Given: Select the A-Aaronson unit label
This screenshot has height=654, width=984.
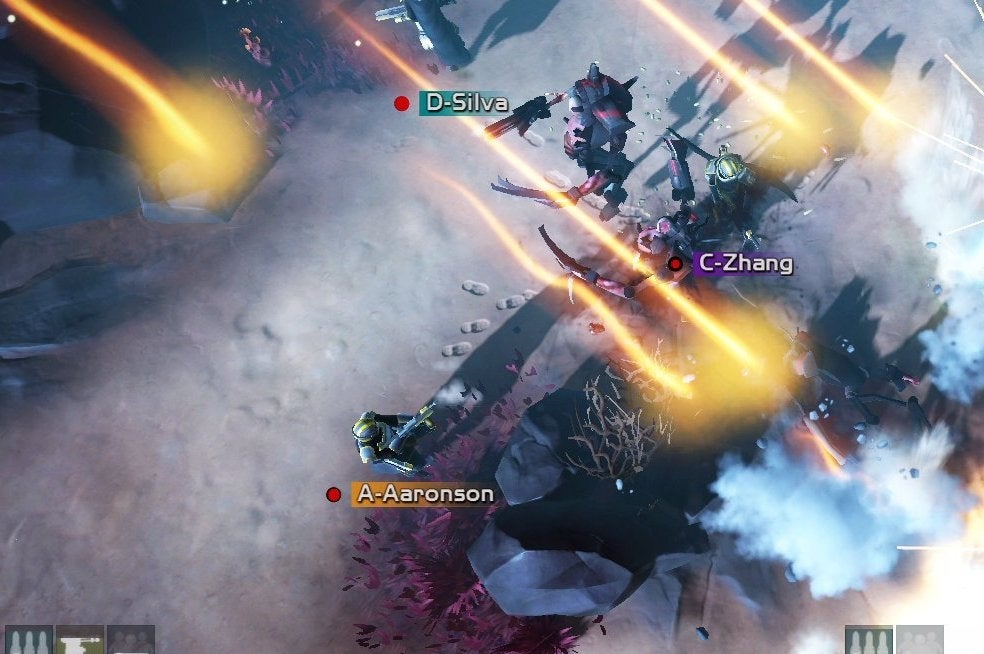Looking at the screenshot, I should [424, 494].
